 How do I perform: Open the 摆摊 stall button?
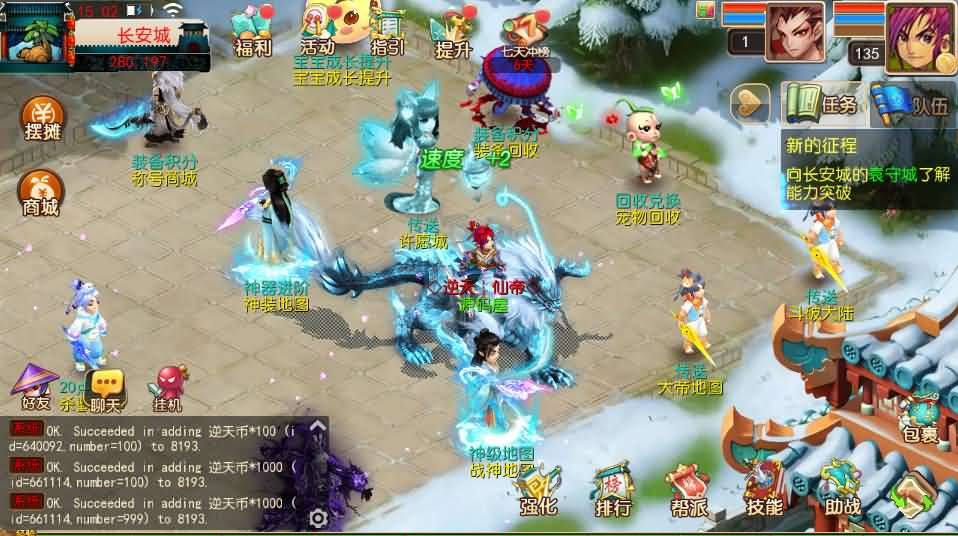41,120
